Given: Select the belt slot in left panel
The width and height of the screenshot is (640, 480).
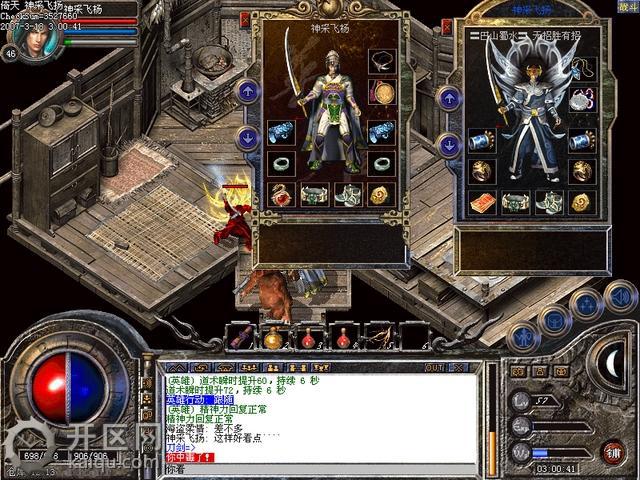Looking at the screenshot, I should click(x=315, y=195).
